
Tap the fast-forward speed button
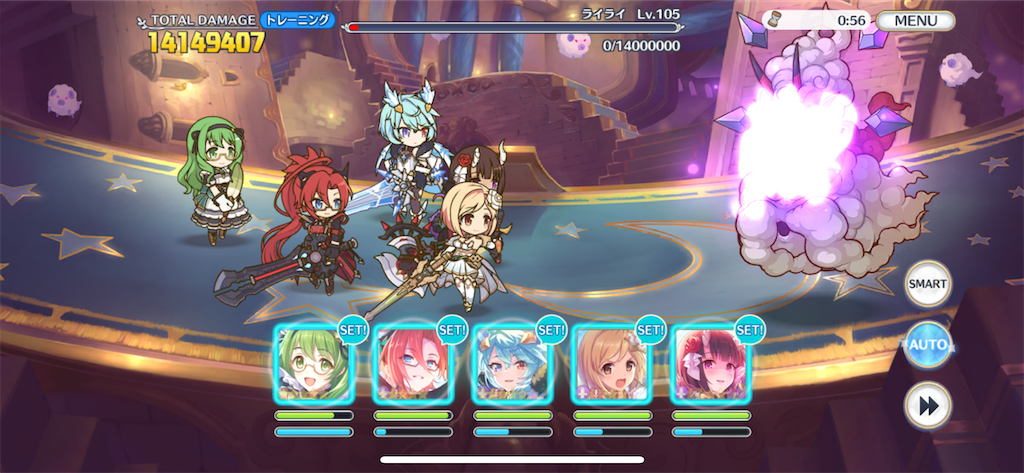click(x=927, y=406)
